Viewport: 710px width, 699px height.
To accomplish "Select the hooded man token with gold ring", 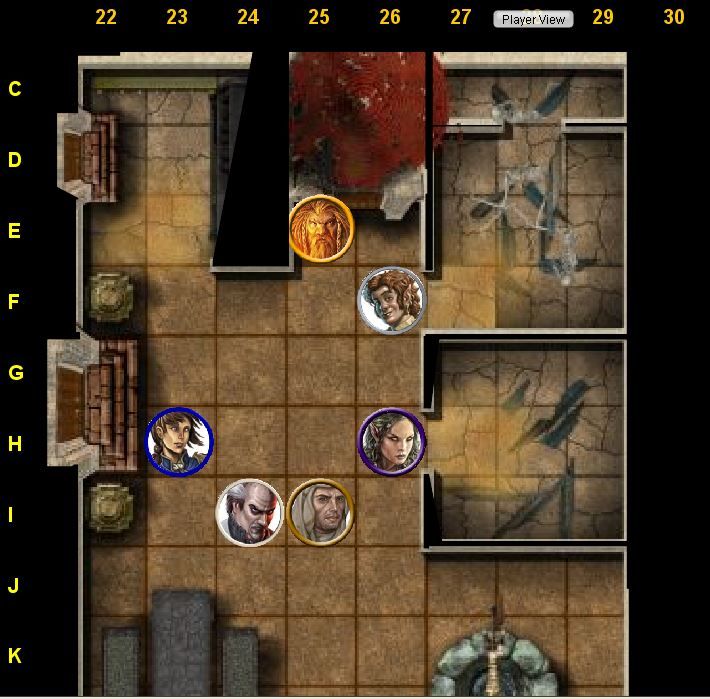I will click(x=321, y=513).
